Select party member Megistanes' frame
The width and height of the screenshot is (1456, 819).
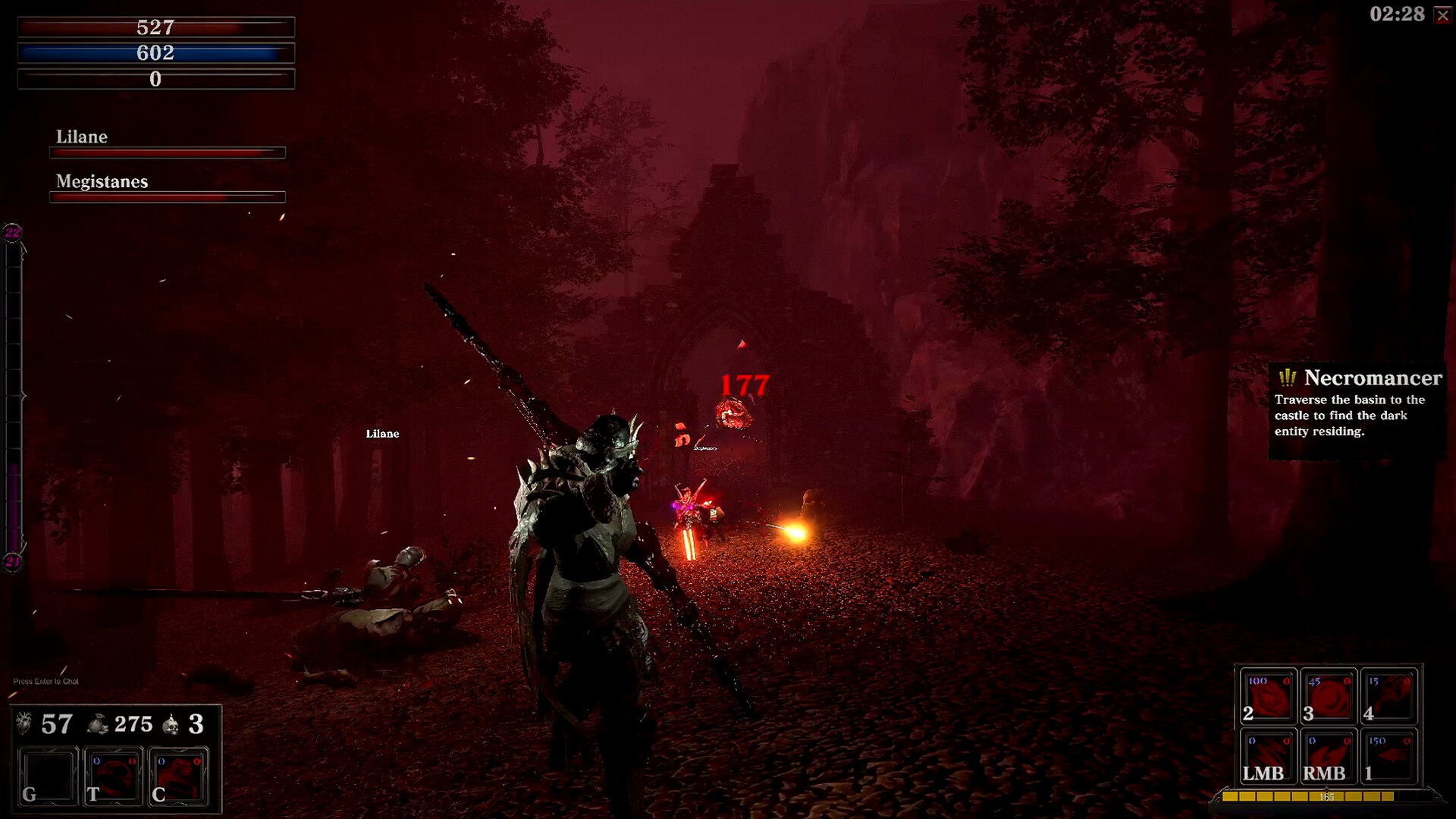pos(167,188)
